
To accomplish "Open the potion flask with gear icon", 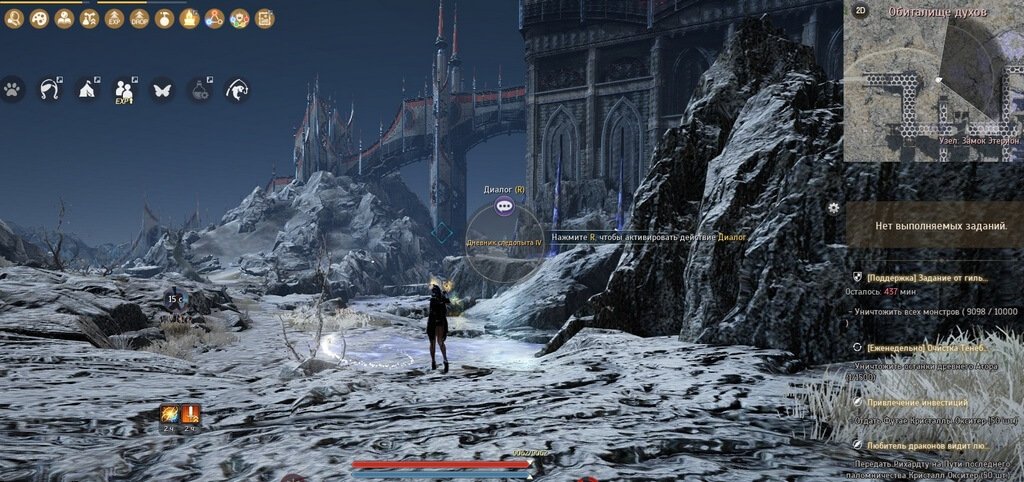I will 199,90.
